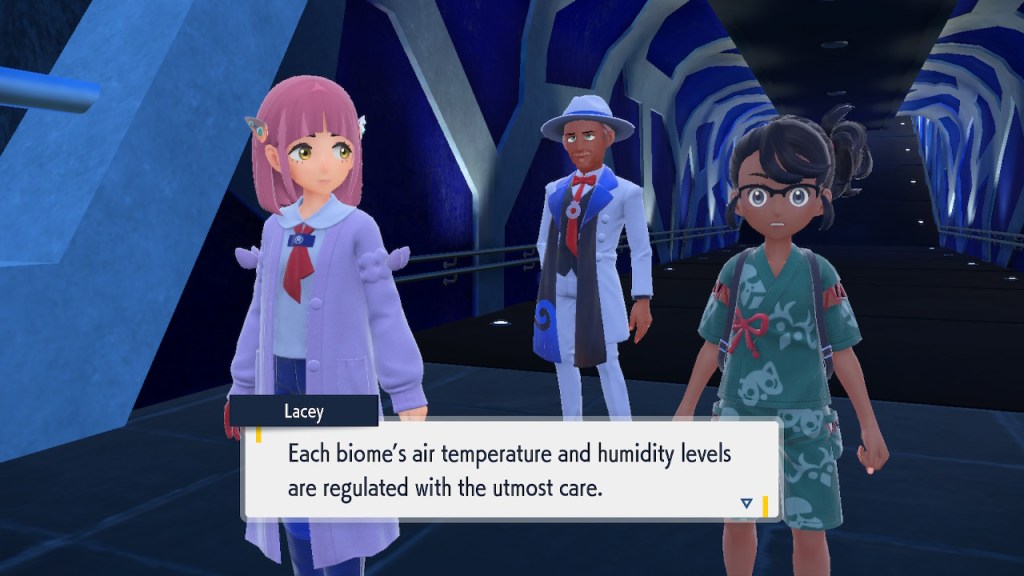The image size is (1024, 576).
Task: Click Lacey's dialogue text box to continue
Action: pyautogui.click(x=510, y=471)
